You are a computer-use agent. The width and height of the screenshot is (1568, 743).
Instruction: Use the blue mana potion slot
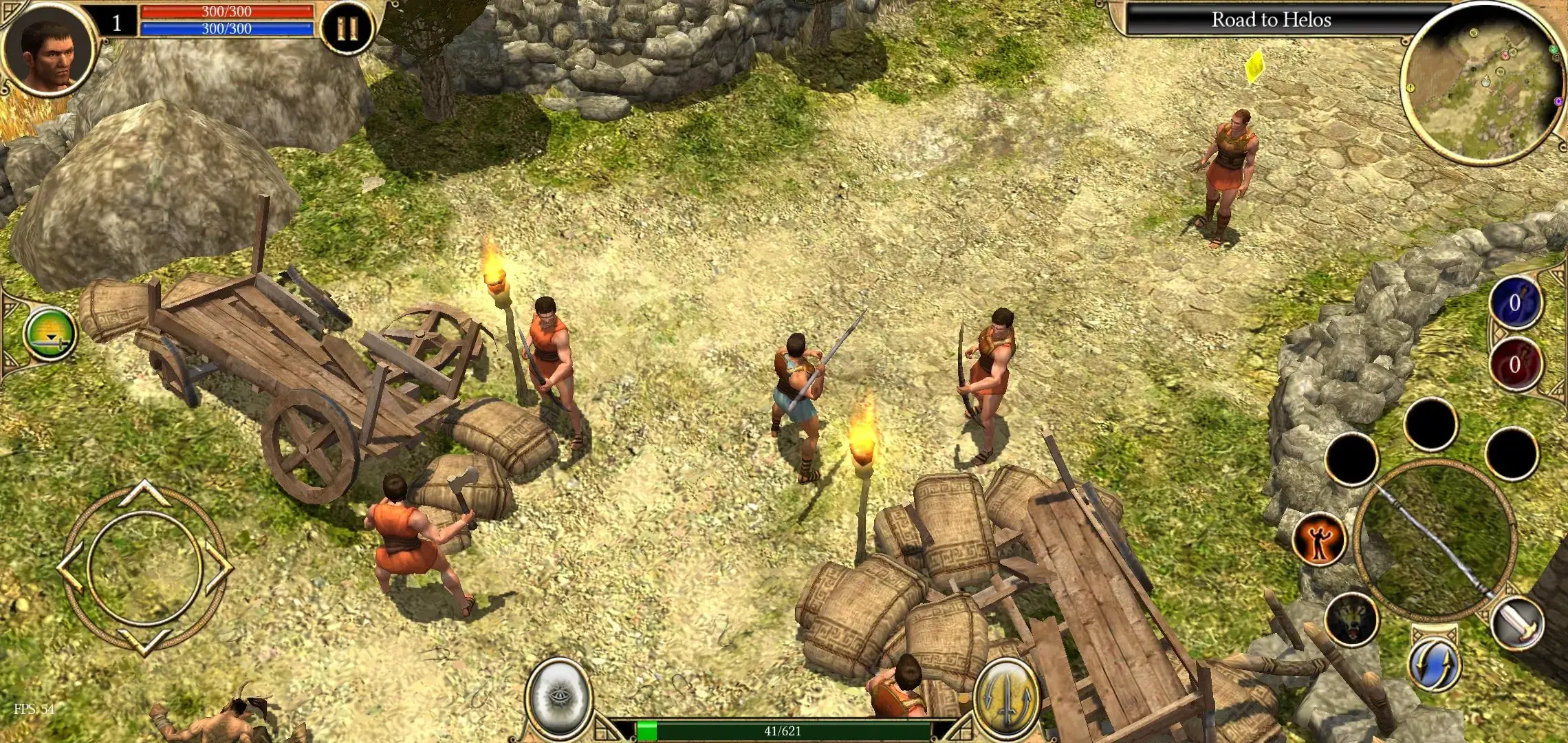click(x=1515, y=303)
